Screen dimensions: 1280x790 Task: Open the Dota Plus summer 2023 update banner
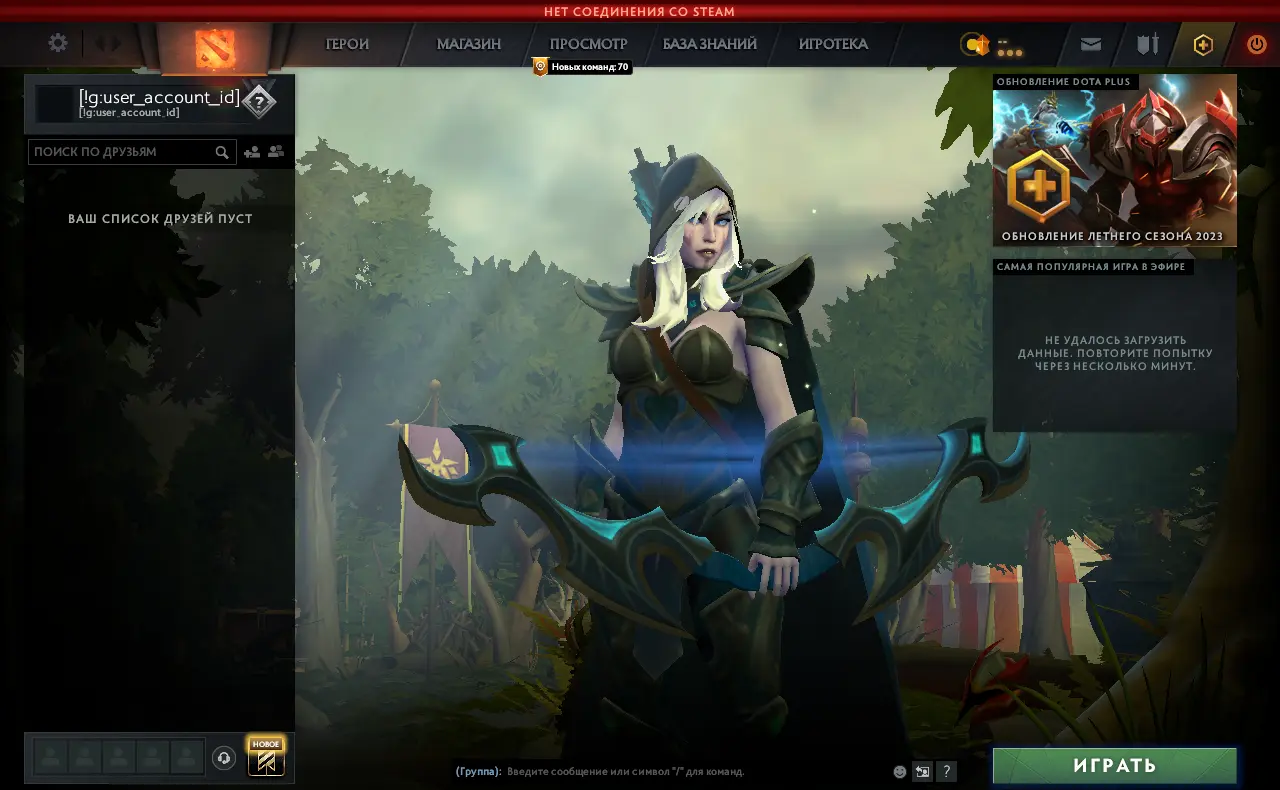coord(1114,162)
